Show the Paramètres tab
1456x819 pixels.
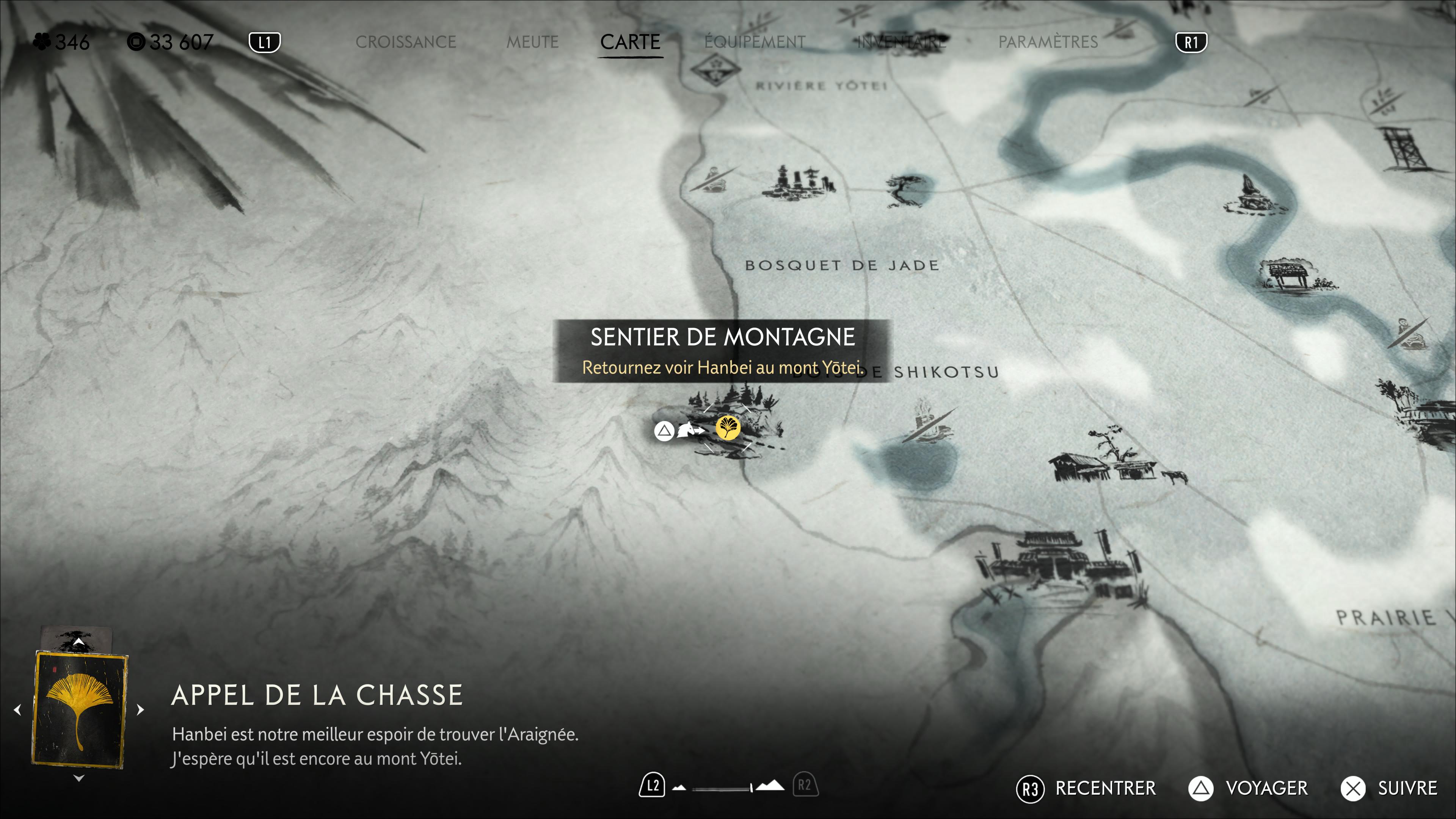click(1048, 42)
